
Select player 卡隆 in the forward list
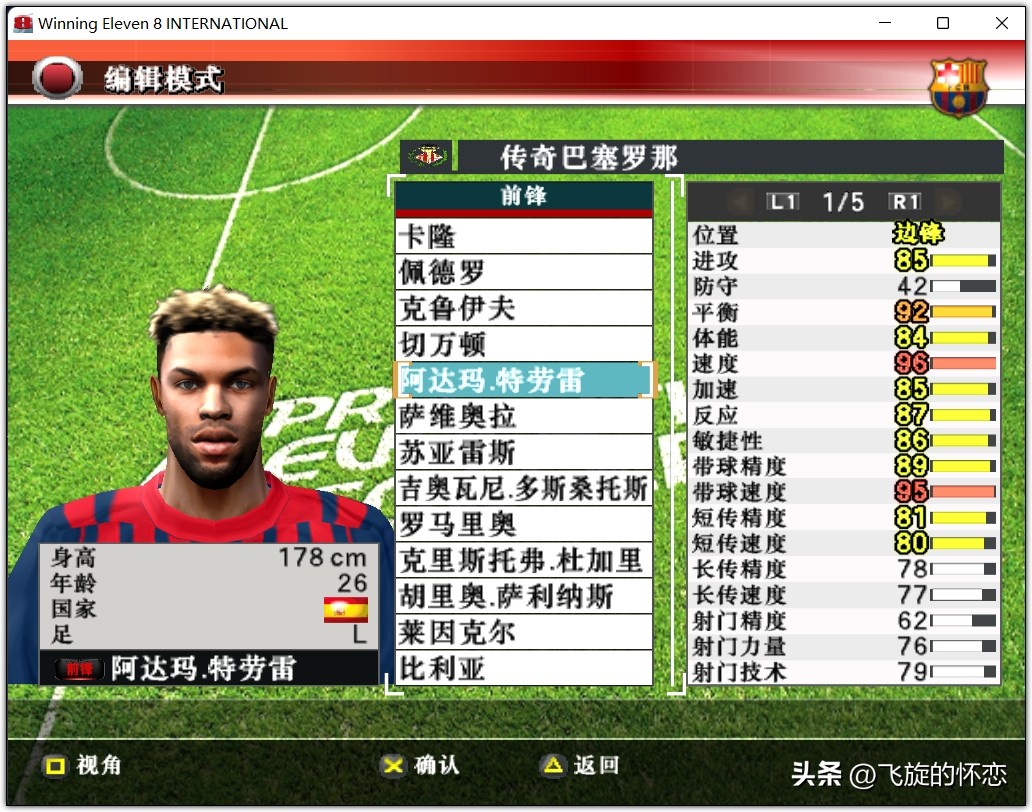(523, 237)
